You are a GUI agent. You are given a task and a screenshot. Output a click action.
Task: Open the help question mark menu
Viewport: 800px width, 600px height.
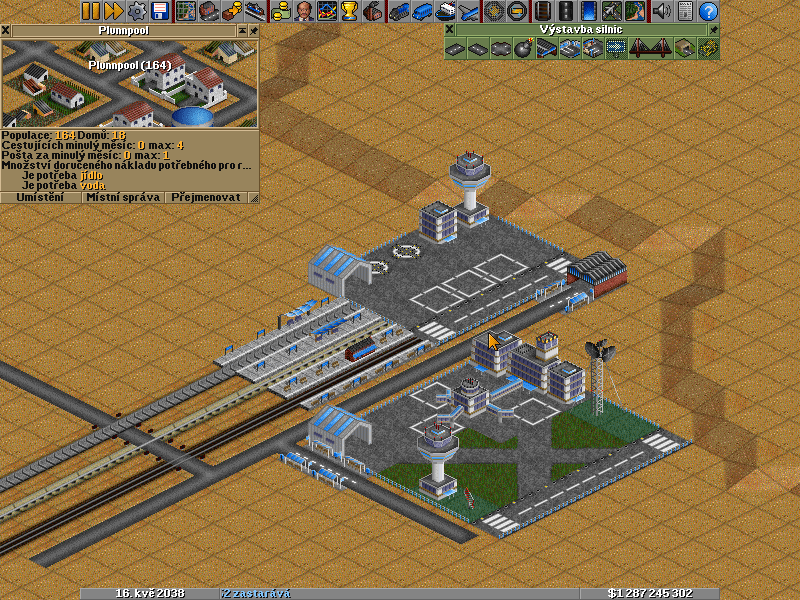[708, 11]
